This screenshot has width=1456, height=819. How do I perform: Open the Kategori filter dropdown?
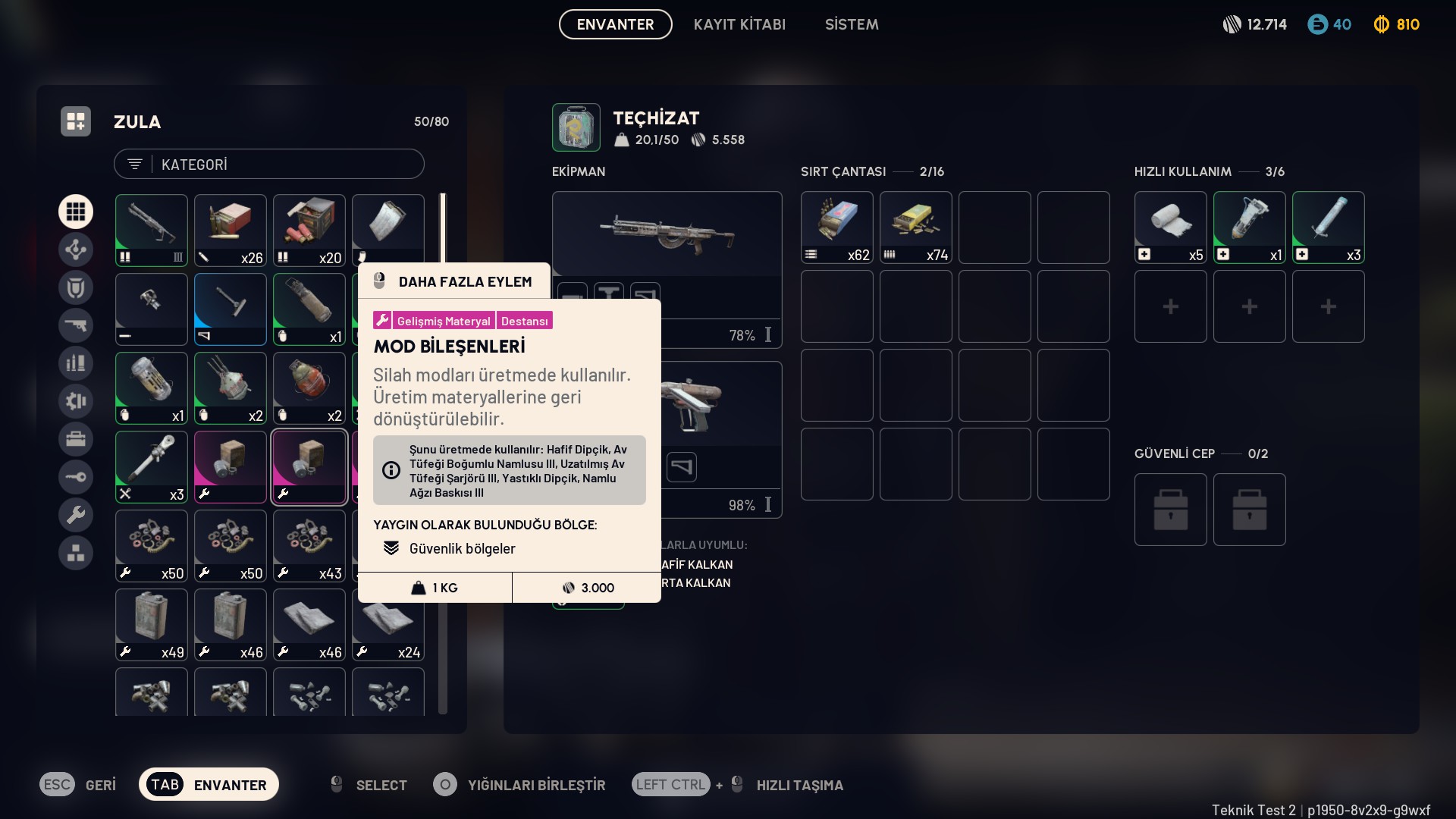(268, 165)
